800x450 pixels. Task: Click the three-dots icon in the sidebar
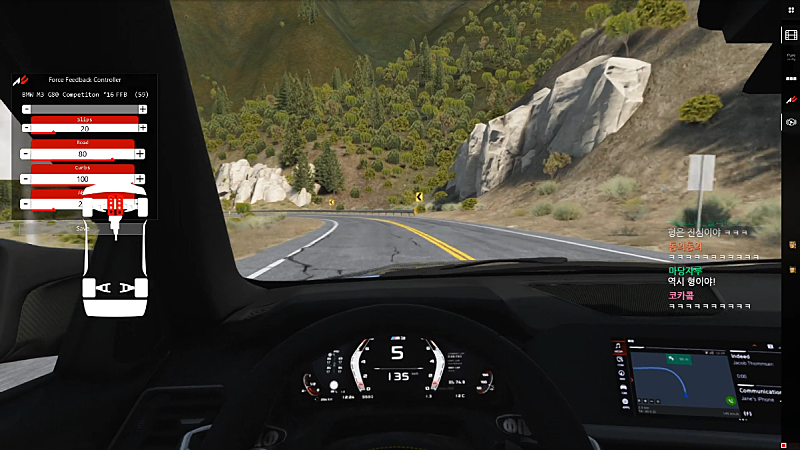pos(790,79)
